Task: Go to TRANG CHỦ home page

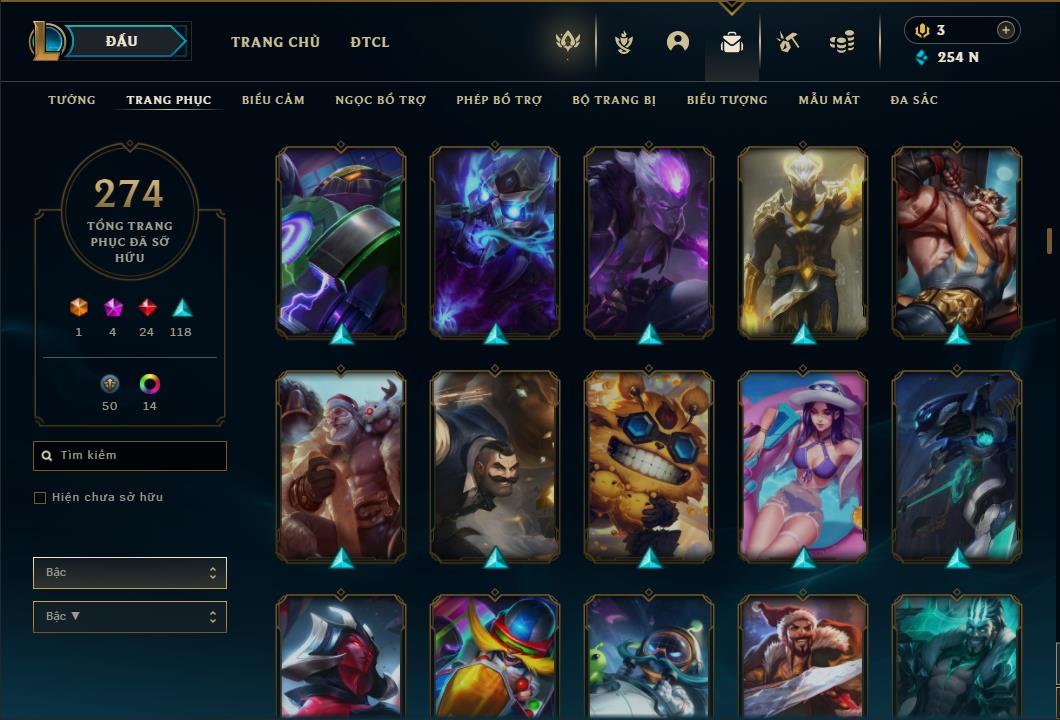Action: (275, 42)
